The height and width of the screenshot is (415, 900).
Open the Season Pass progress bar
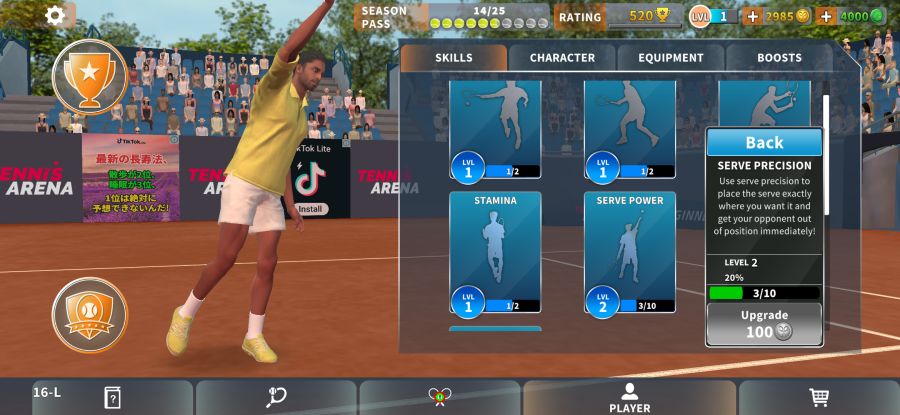tap(455, 16)
